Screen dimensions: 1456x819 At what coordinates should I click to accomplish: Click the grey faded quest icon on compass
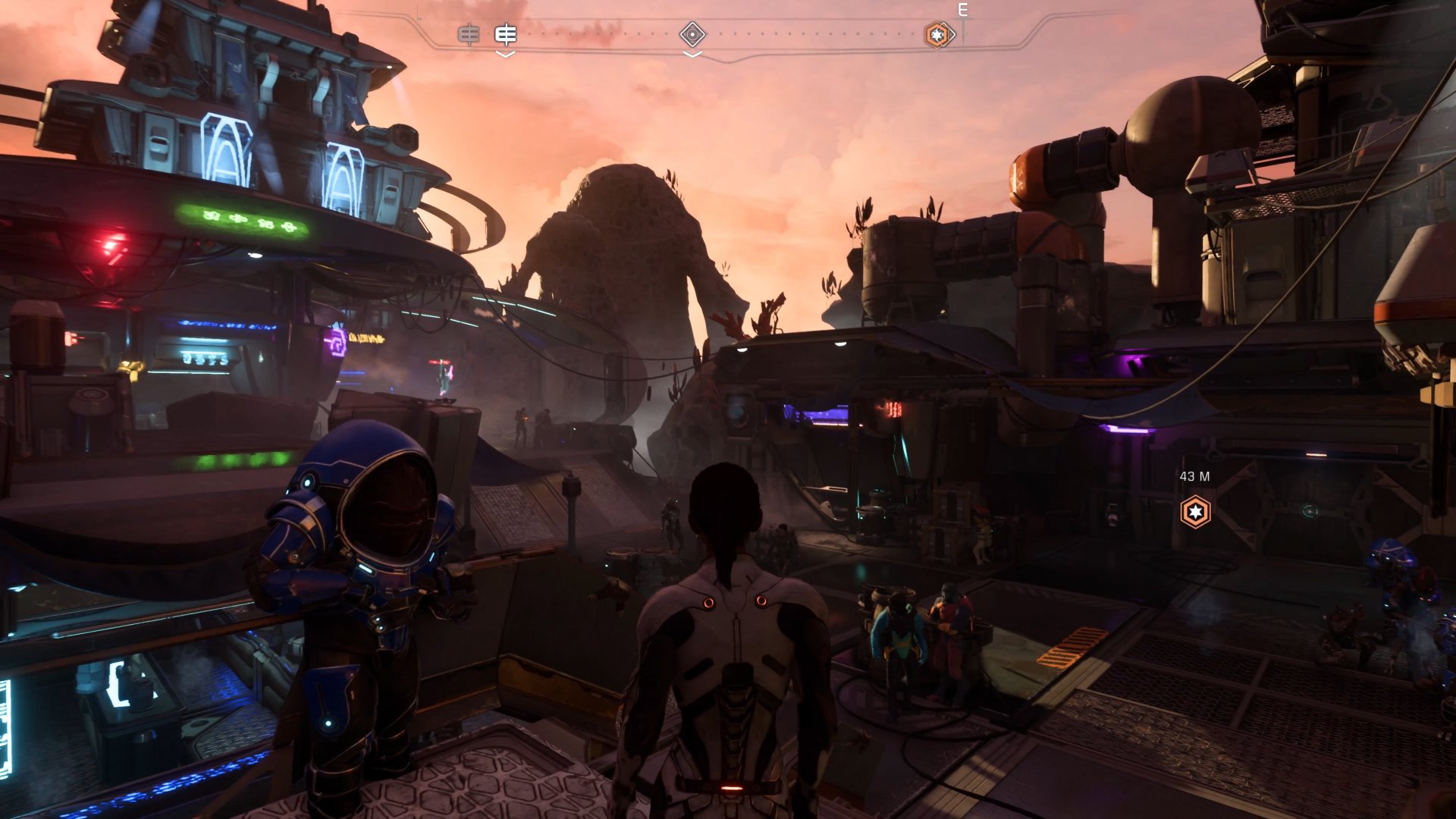pos(469,34)
